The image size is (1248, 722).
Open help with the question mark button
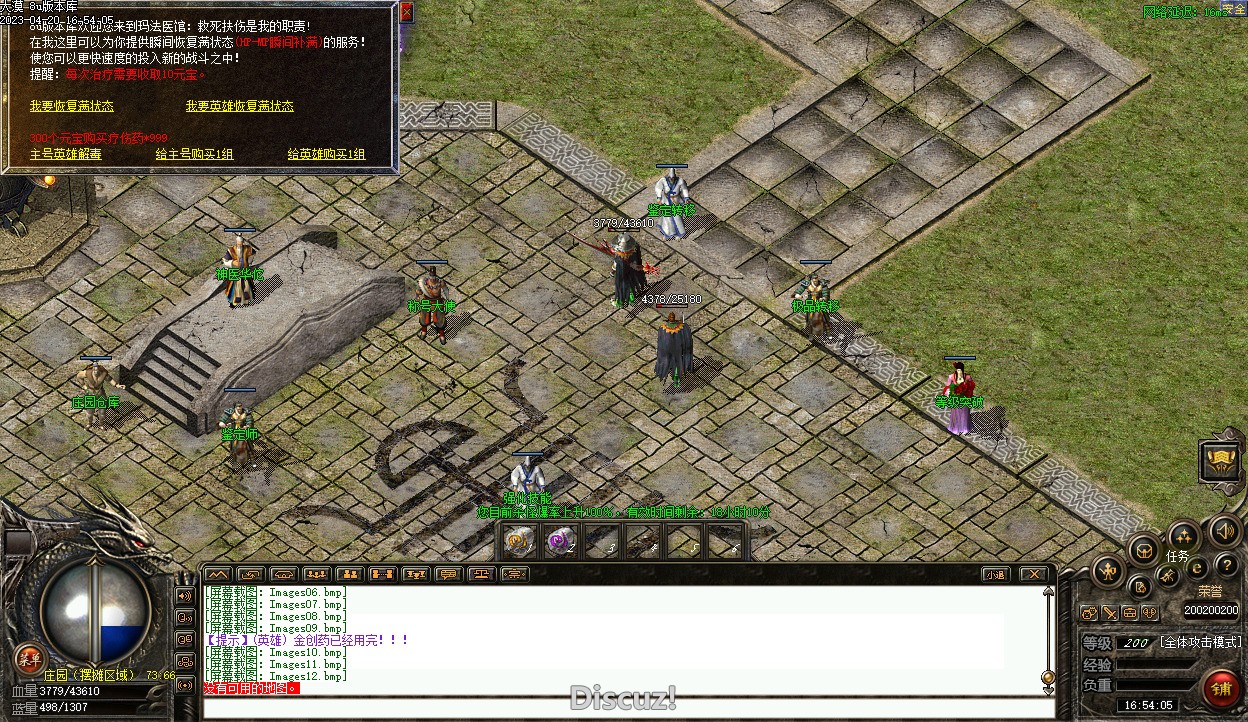click(1226, 567)
